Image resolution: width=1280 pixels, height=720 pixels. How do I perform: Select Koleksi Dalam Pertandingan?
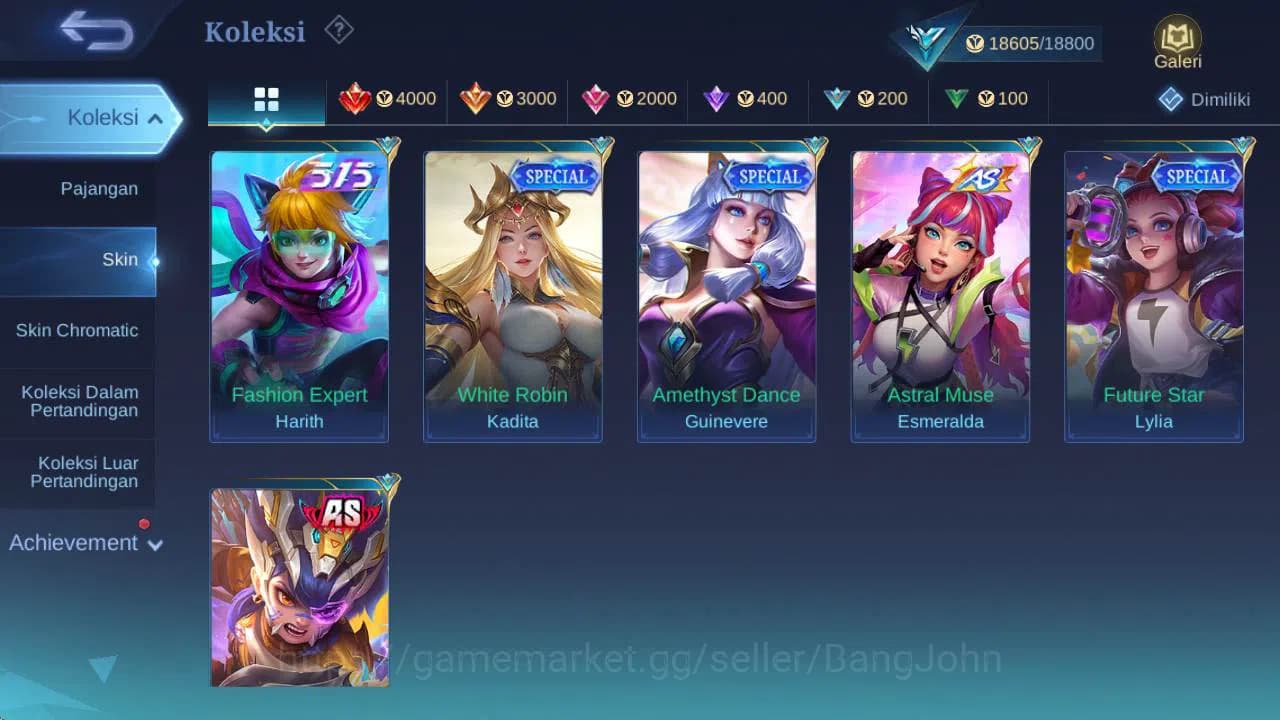(x=79, y=402)
